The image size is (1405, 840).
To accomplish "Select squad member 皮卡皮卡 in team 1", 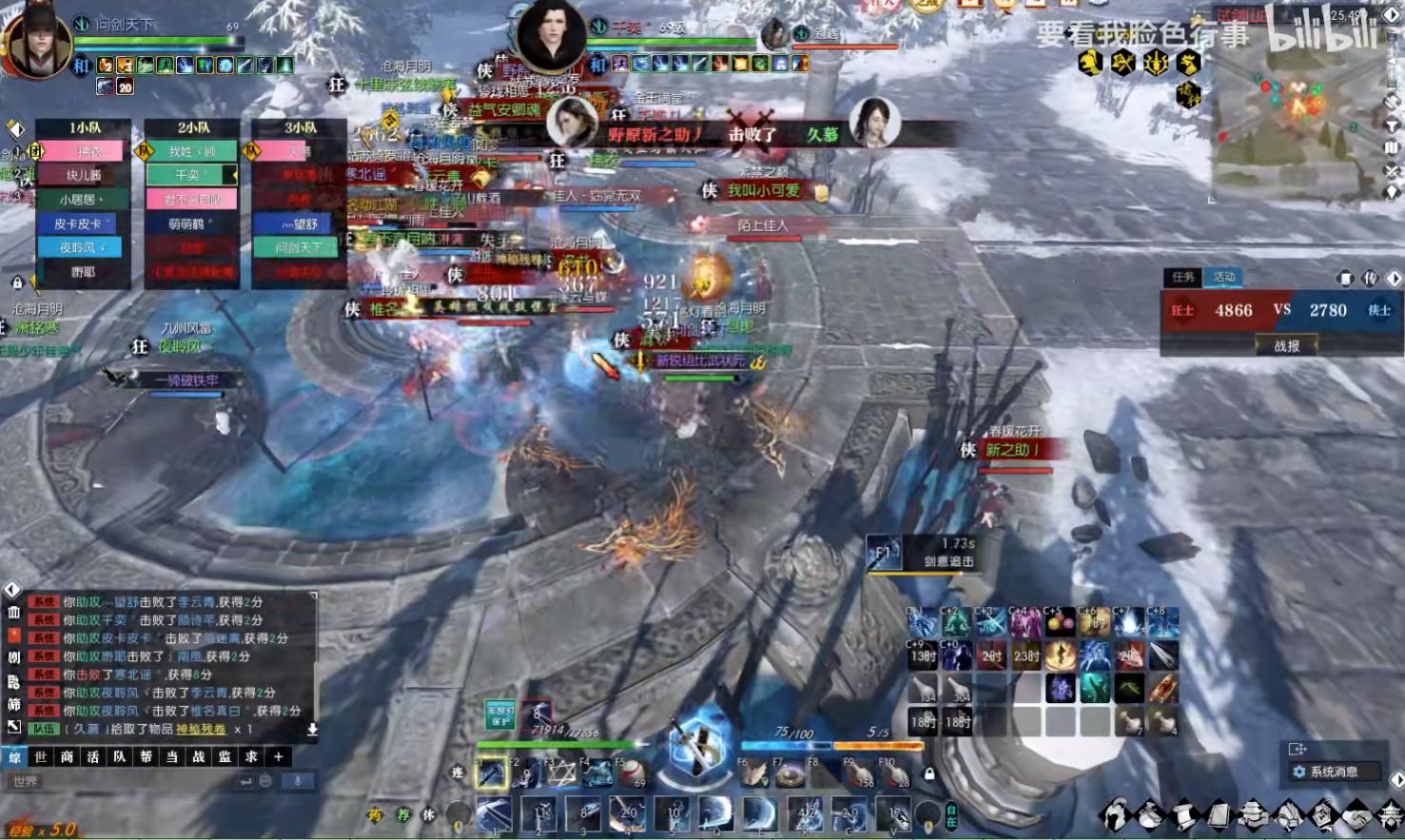I will [x=83, y=224].
